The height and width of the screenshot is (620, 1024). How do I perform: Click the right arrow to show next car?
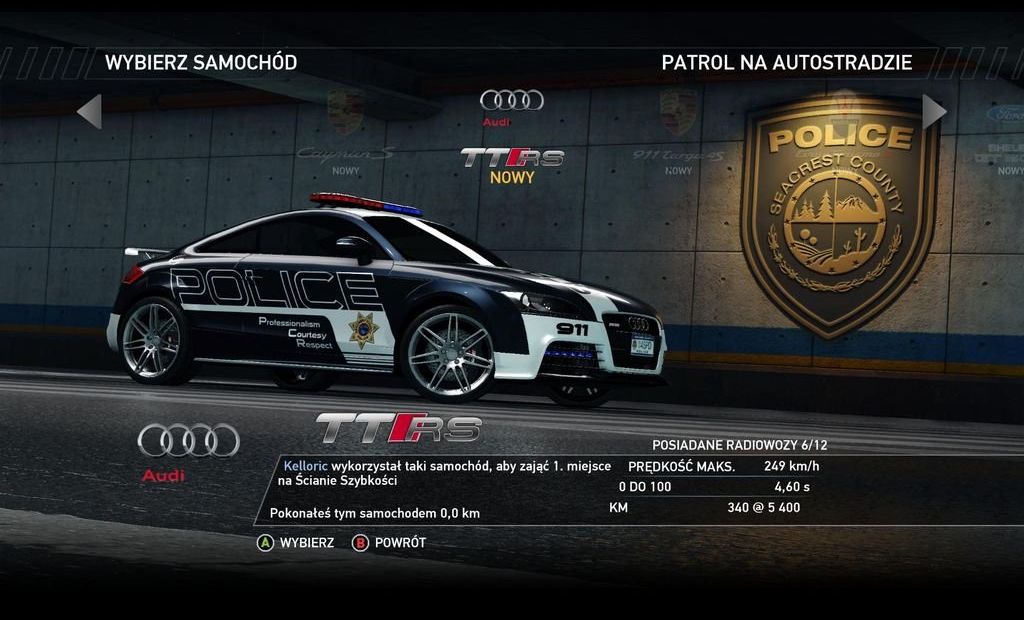tap(933, 111)
